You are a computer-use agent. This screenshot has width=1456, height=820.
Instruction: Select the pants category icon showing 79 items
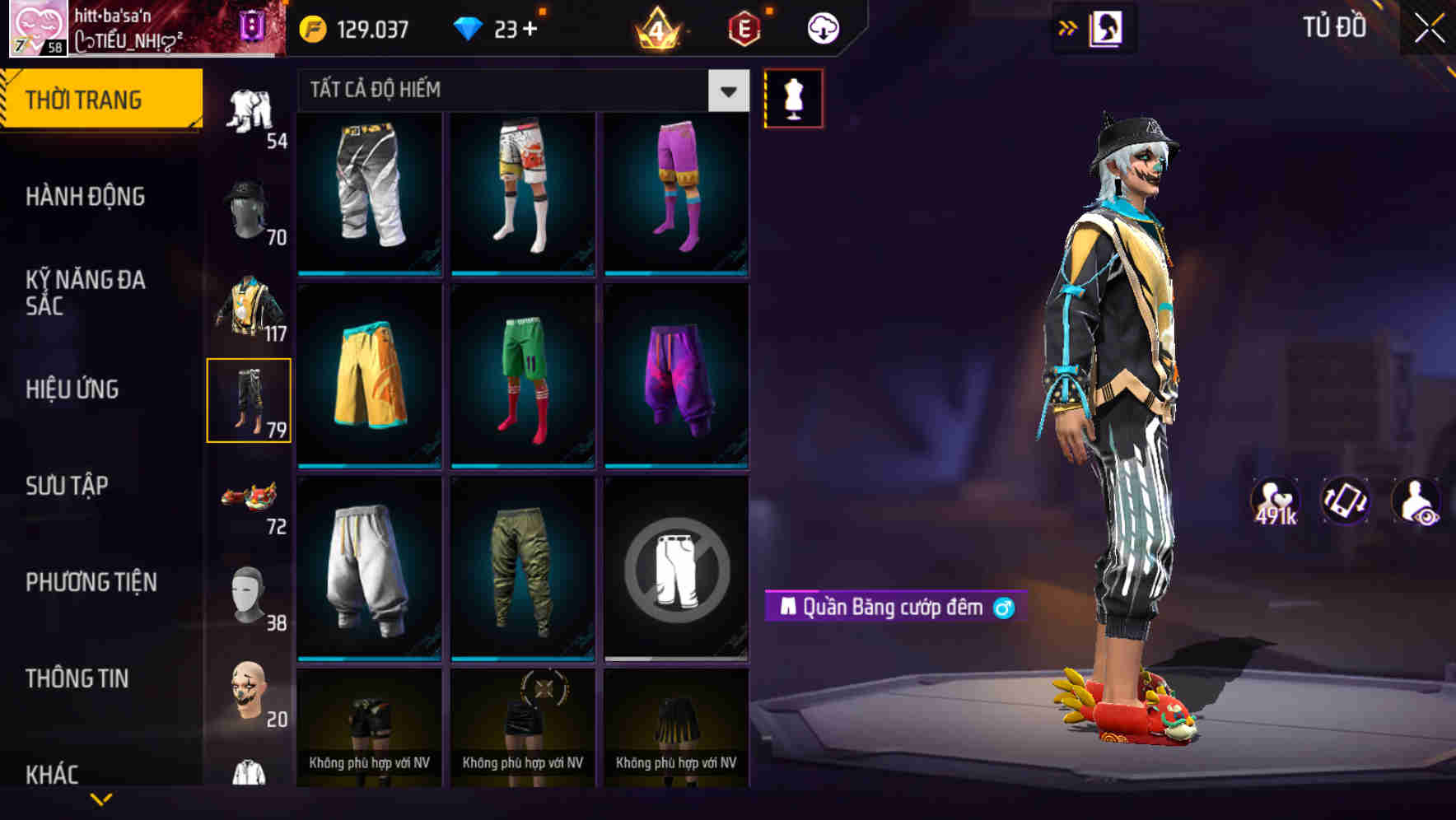(x=250, y=399)
